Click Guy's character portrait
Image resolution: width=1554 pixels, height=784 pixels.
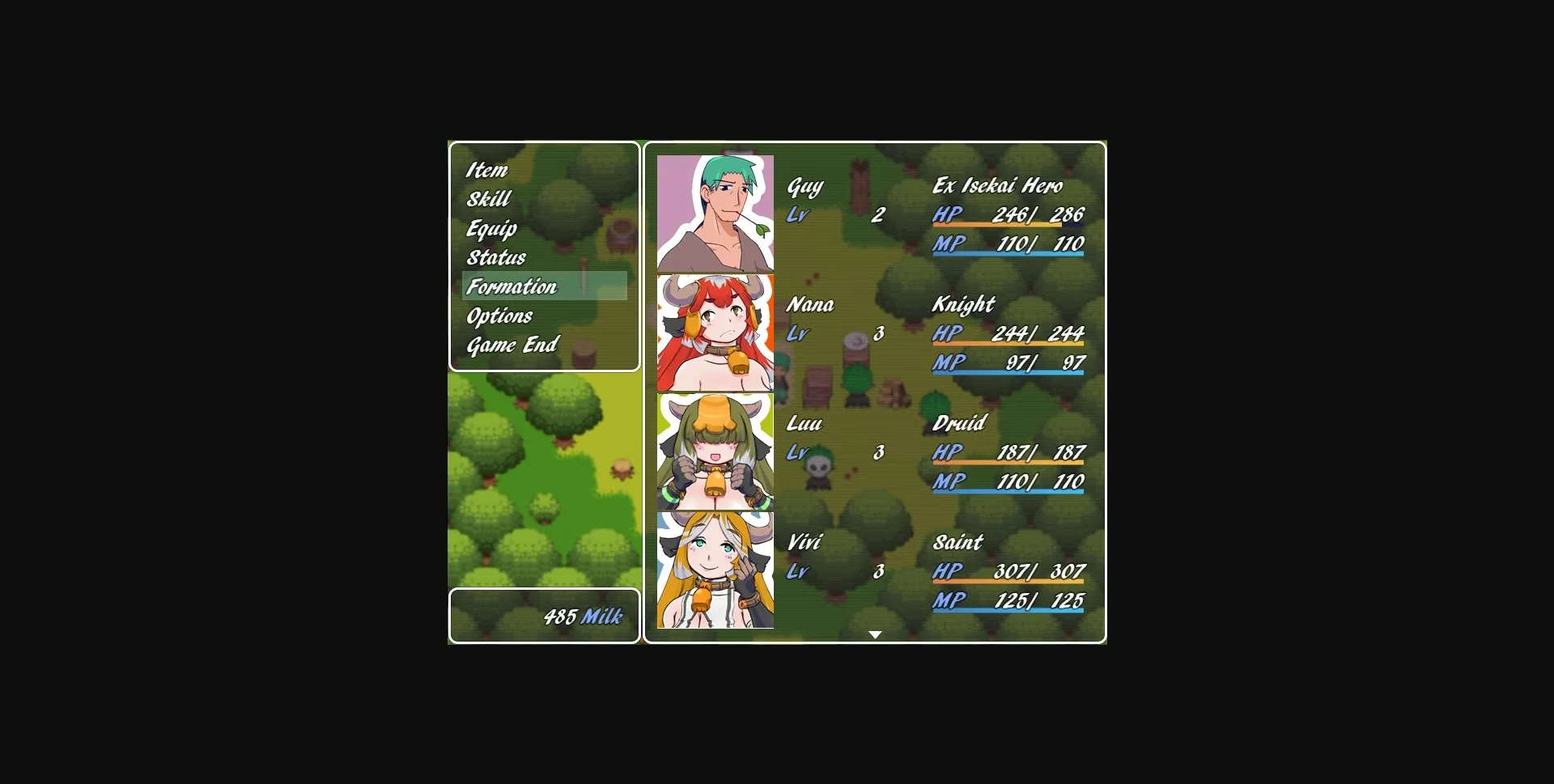715,212
